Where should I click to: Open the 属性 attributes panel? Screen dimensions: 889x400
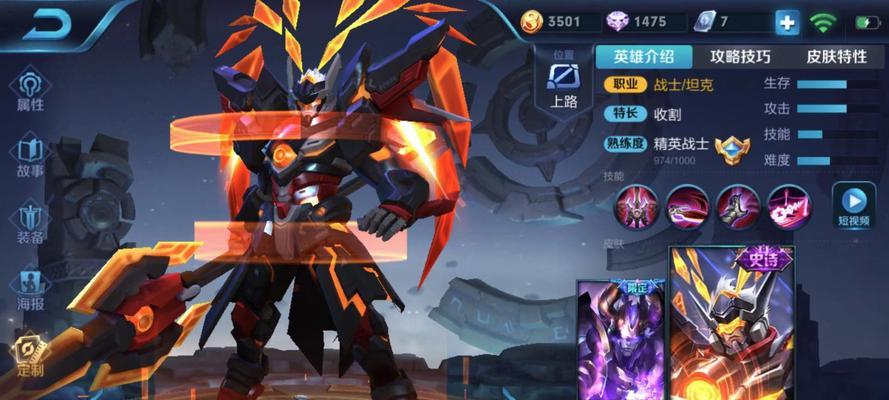click(x=31, y=90)
